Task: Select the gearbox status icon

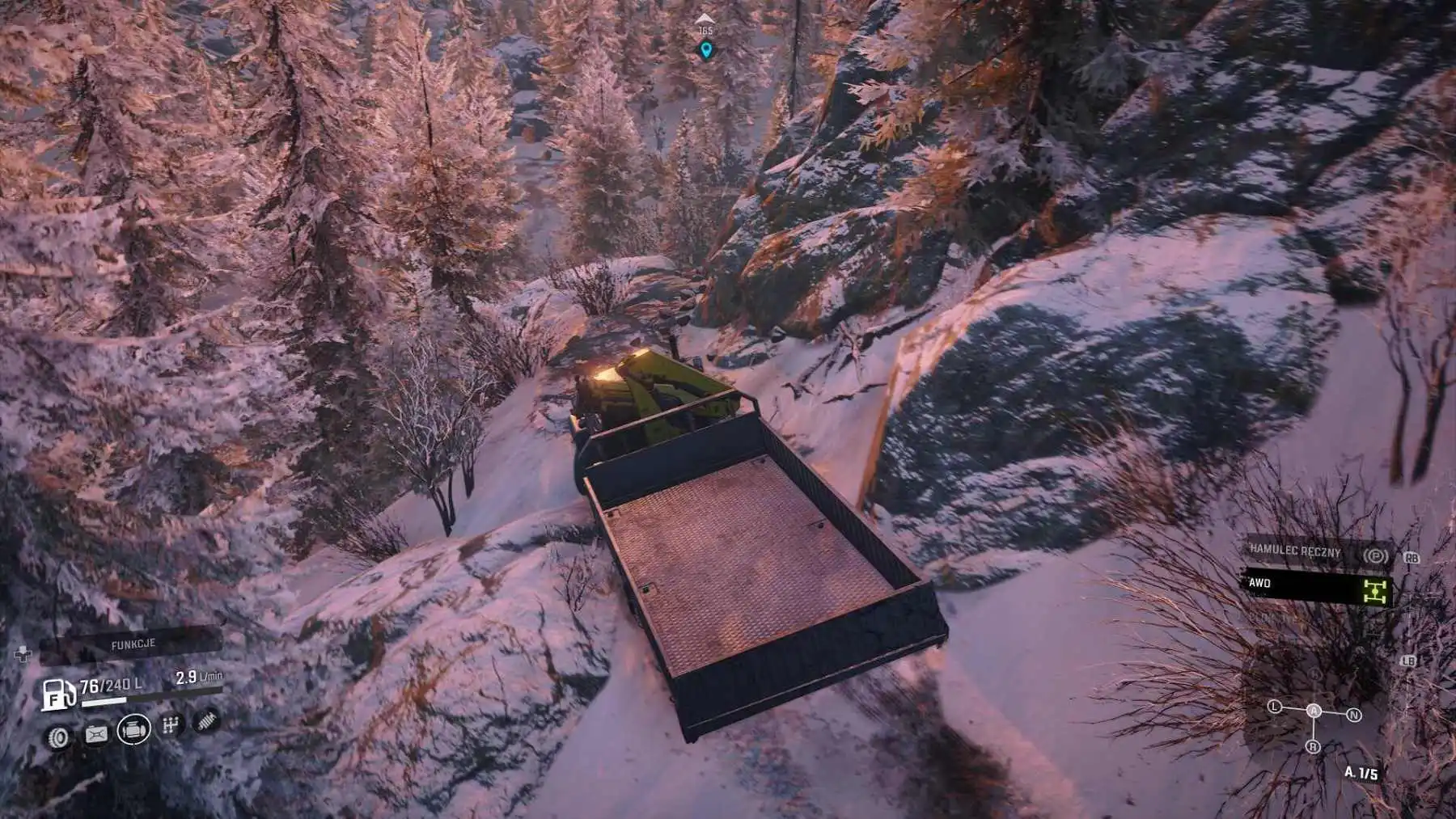Action: 170,725
